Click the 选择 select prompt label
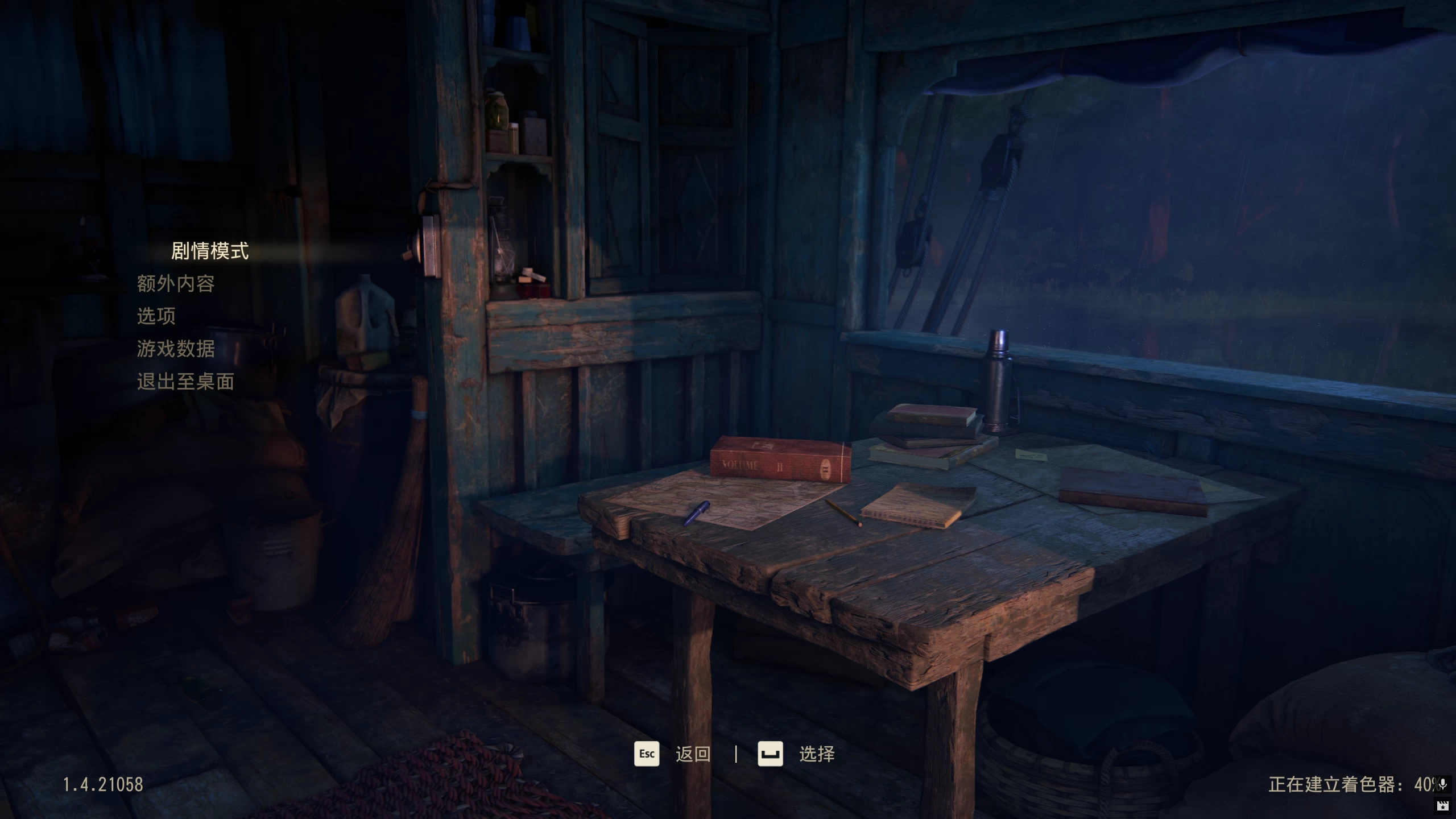The height and width of the screenshot is (819, 1456). coord(818,753)
